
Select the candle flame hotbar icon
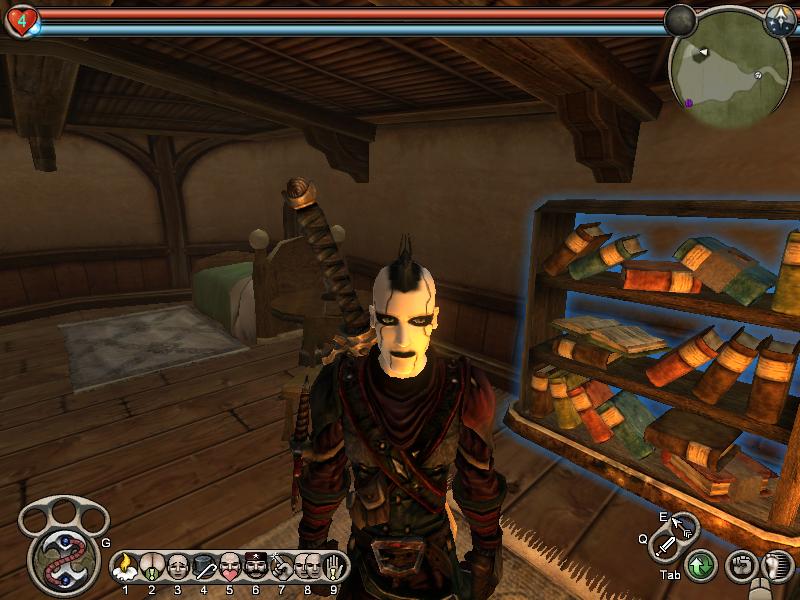[x=126, y=568]
